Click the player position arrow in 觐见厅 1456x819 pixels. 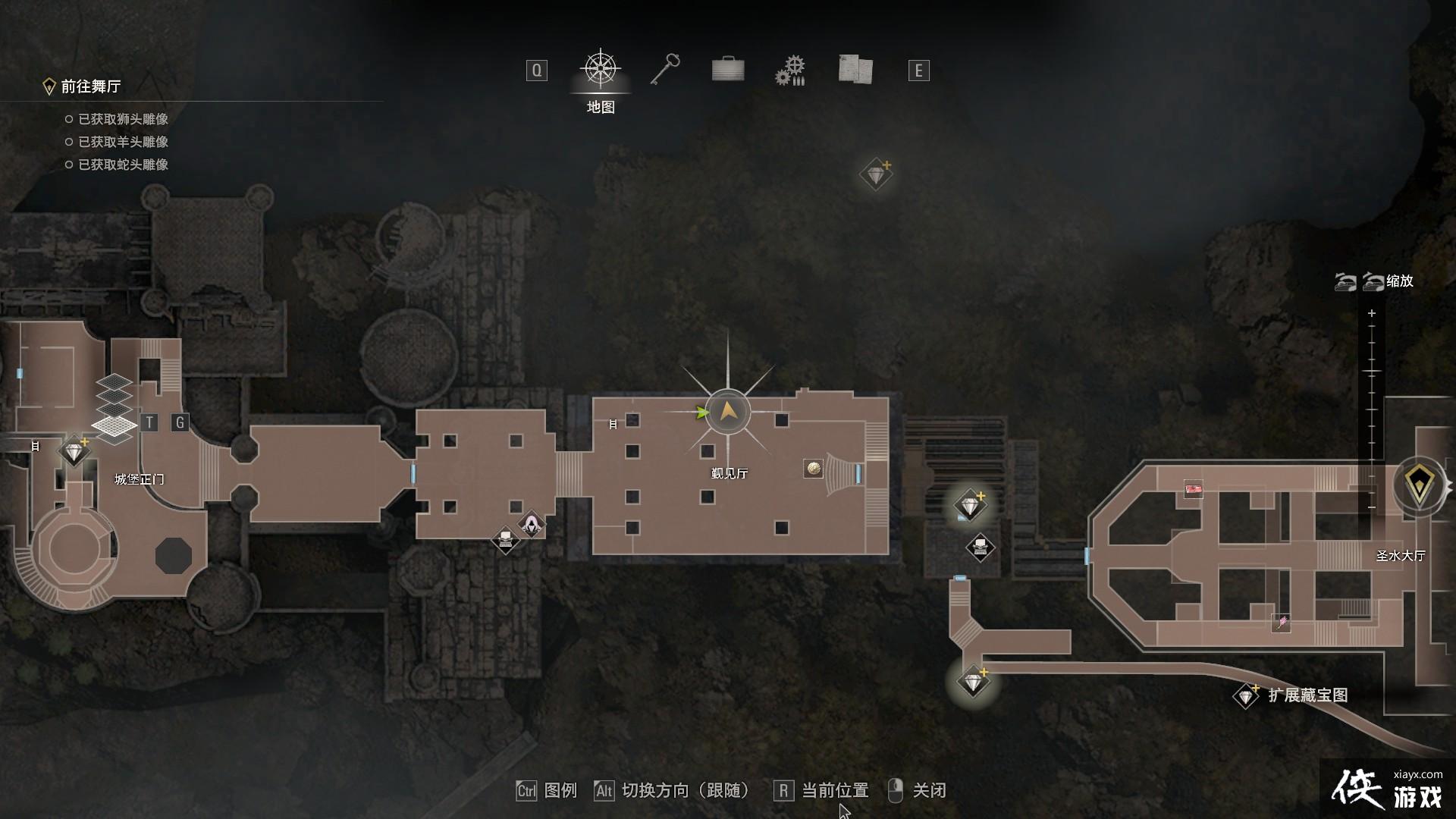pos(728,412)
